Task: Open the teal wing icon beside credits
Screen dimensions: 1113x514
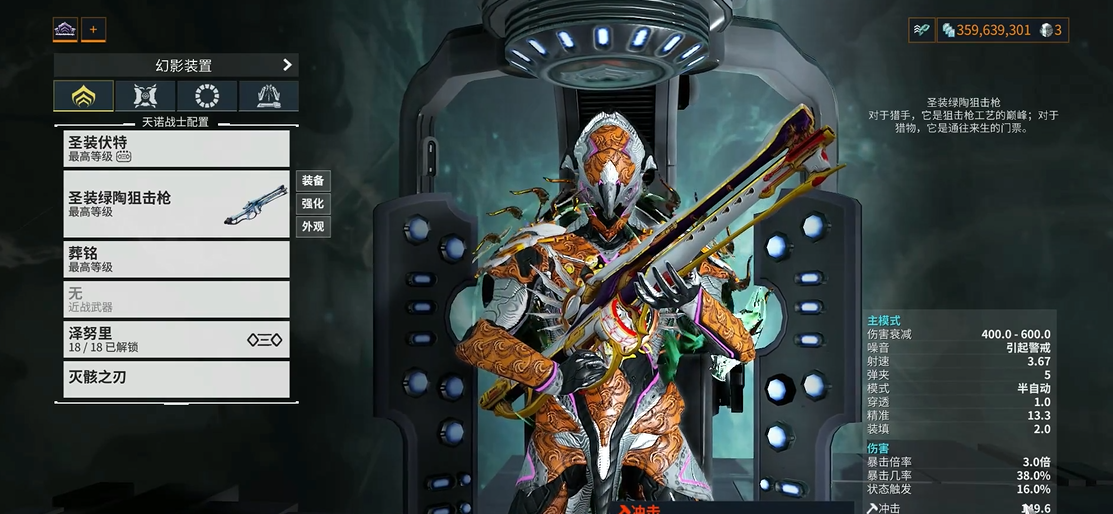Action: pos(921,30)
